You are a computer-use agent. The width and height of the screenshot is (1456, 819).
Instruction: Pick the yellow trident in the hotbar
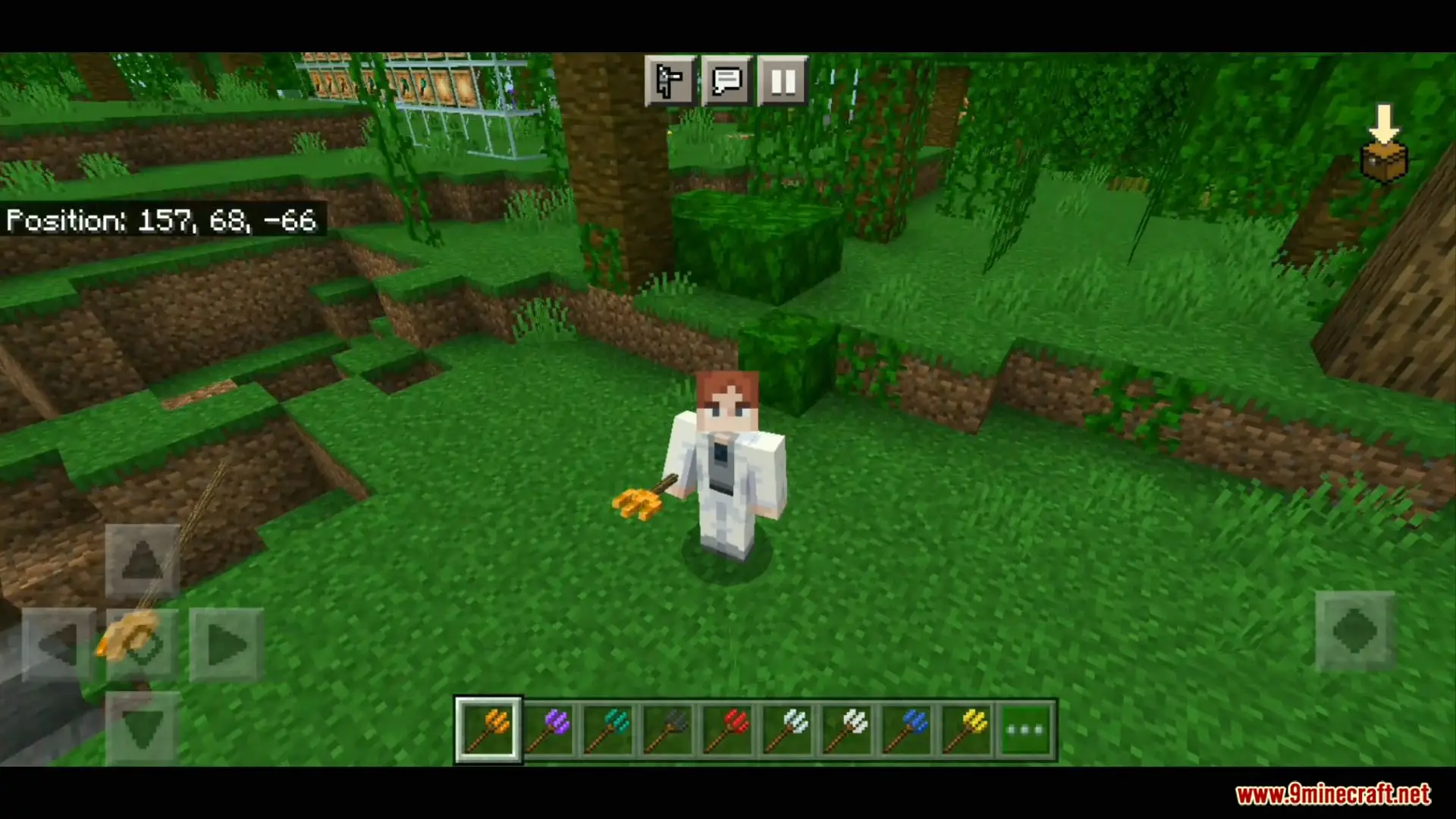967,730
